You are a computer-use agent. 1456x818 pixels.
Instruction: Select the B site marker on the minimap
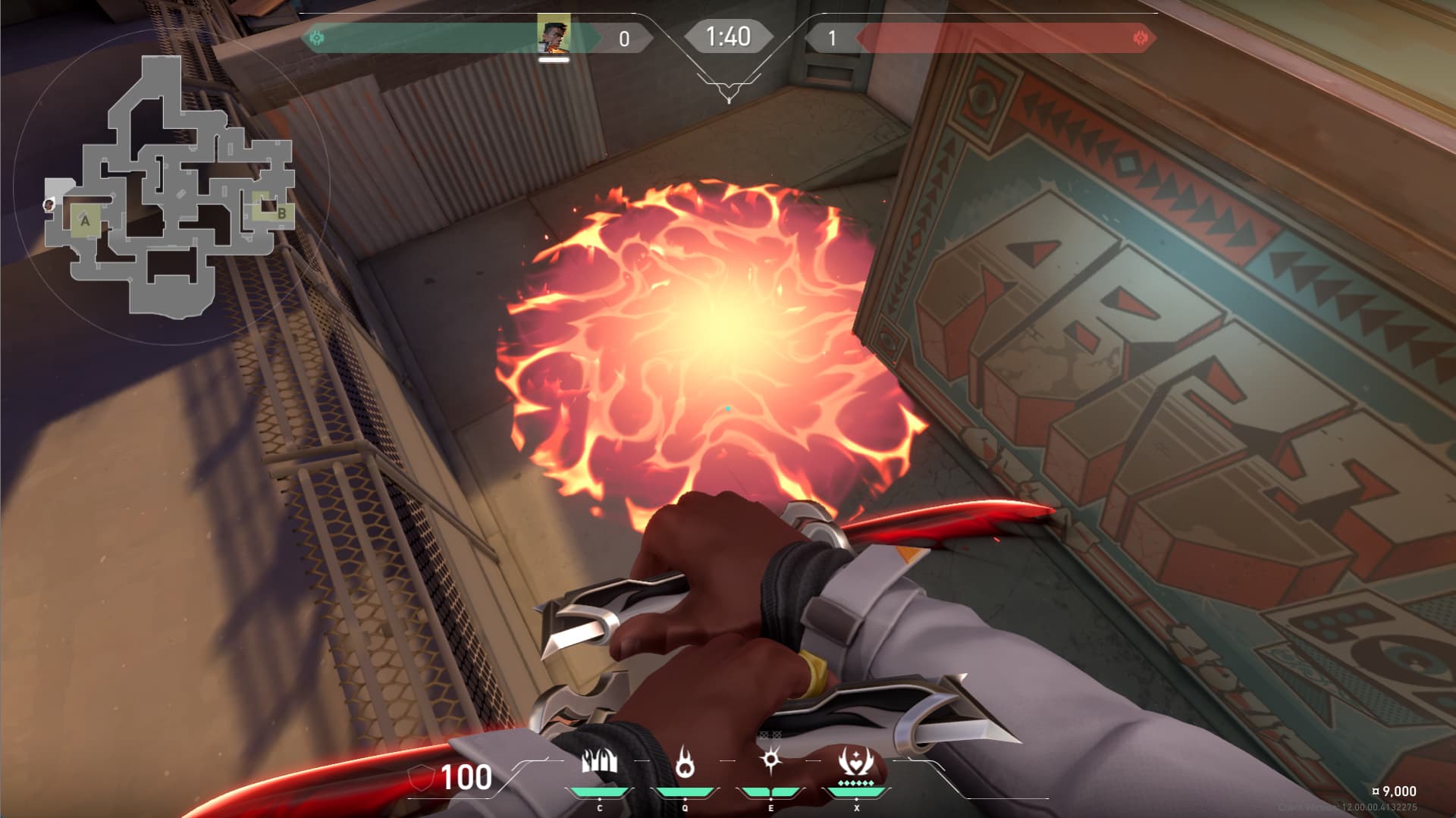tap(281, 213)
